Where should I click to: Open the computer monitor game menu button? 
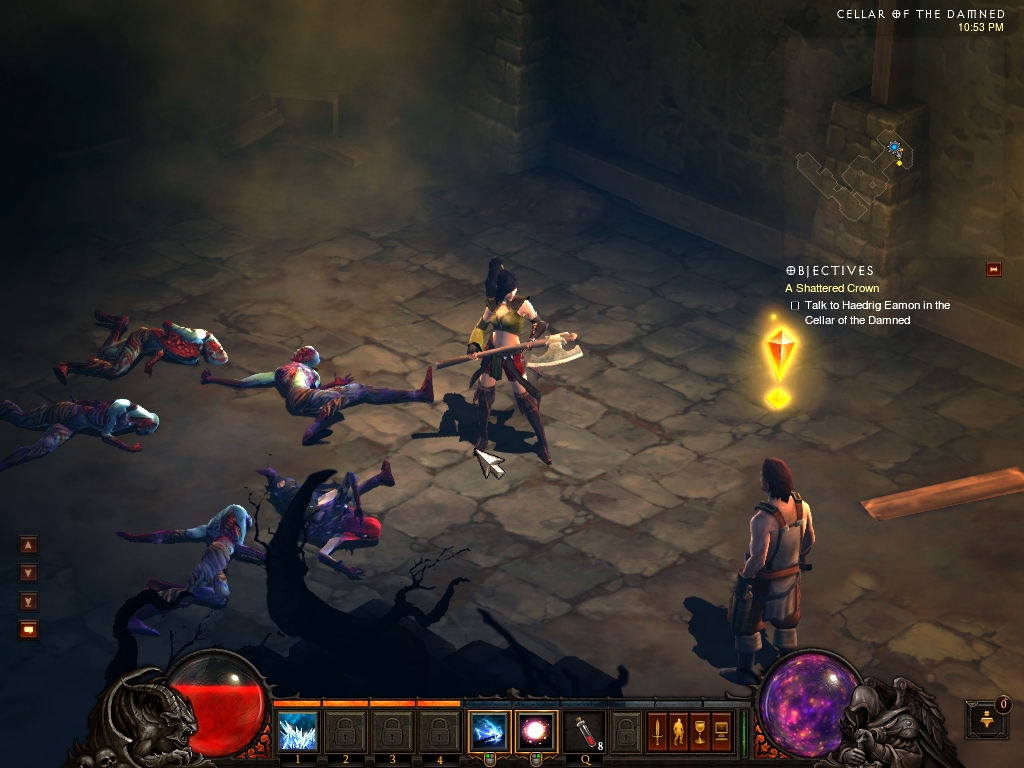coord(720,731)
